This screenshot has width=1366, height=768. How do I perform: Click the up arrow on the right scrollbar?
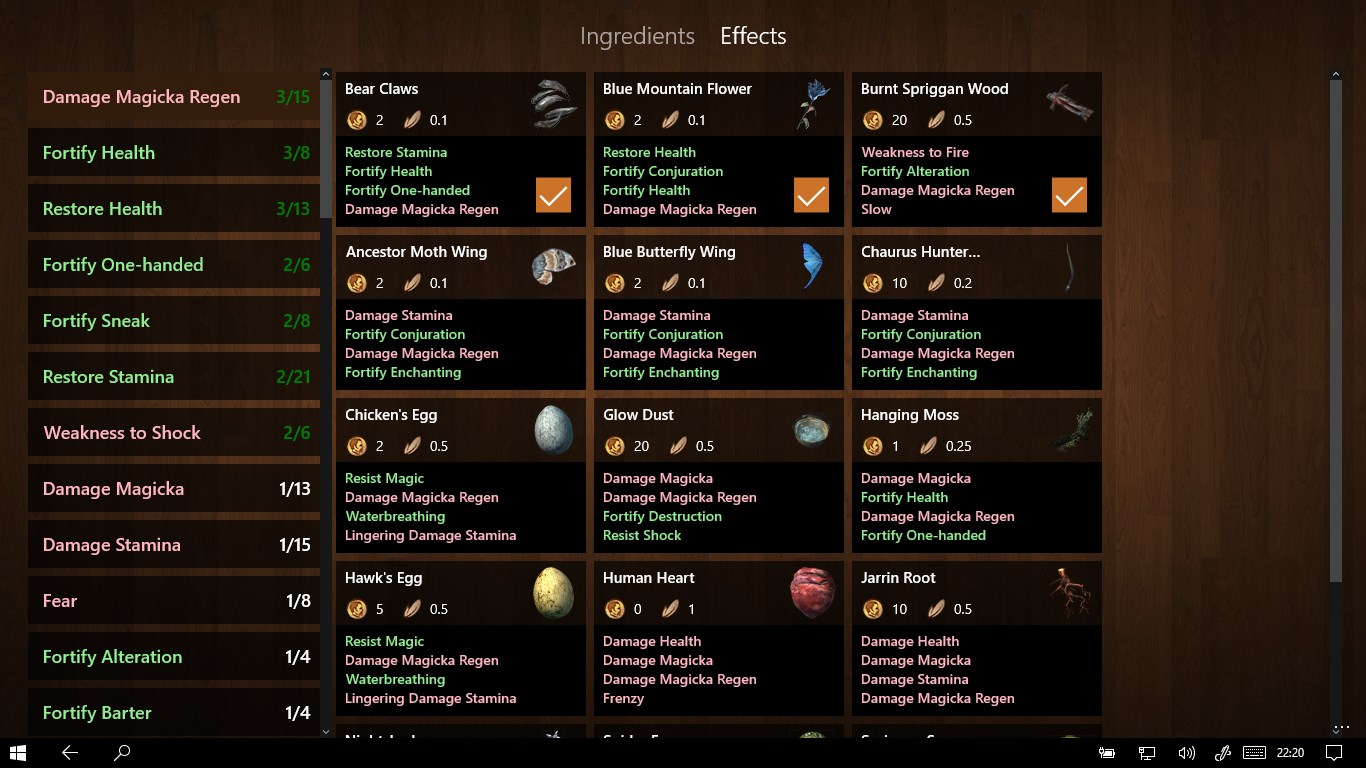tap(1336, 73)
